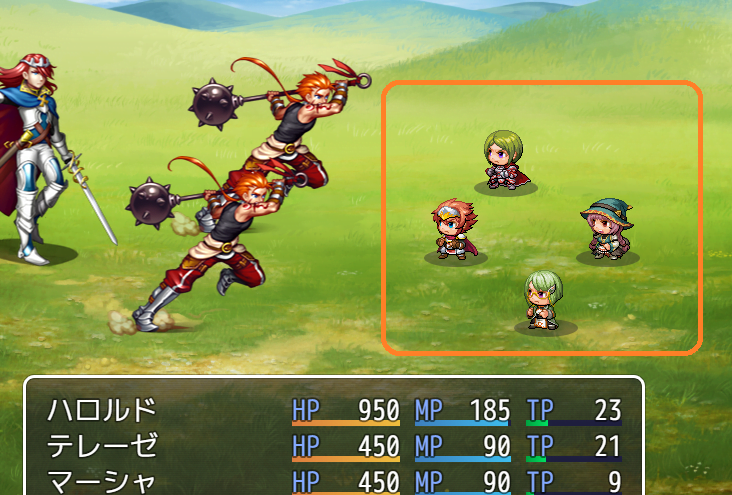Select ハロルド in the party status list
This screenshot has width=732, height=495.
[x=102, y=410]
